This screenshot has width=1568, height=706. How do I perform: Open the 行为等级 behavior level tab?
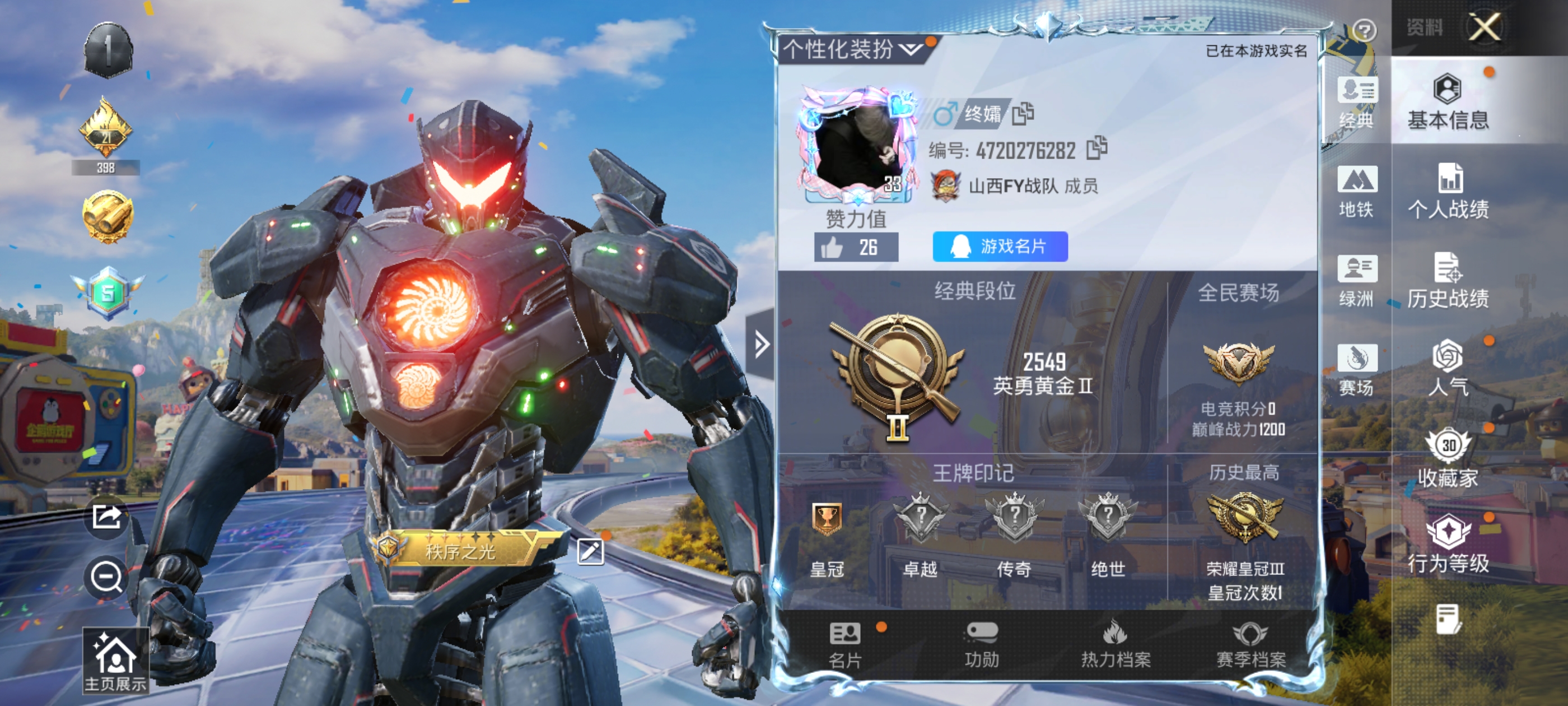coord(1448,545)
